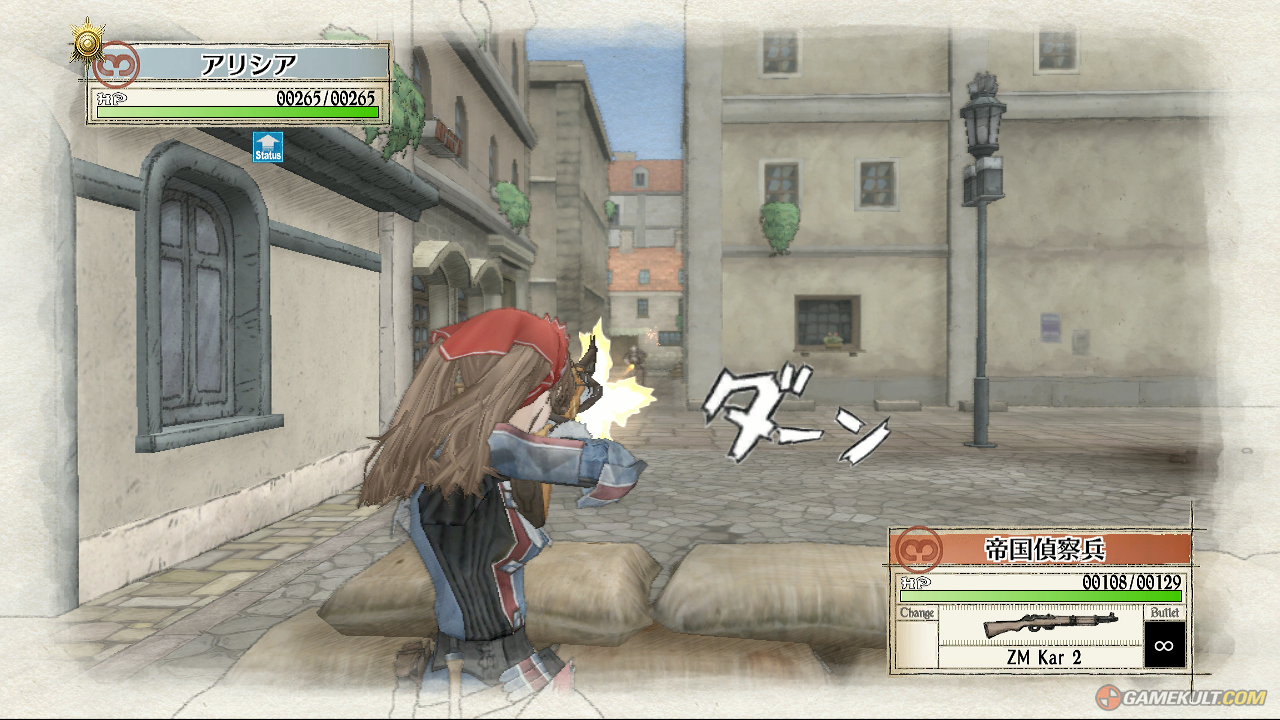This screenshot has width=1280, height=720.
Task: Open the blue Status arrow icon
Action: 268,147
